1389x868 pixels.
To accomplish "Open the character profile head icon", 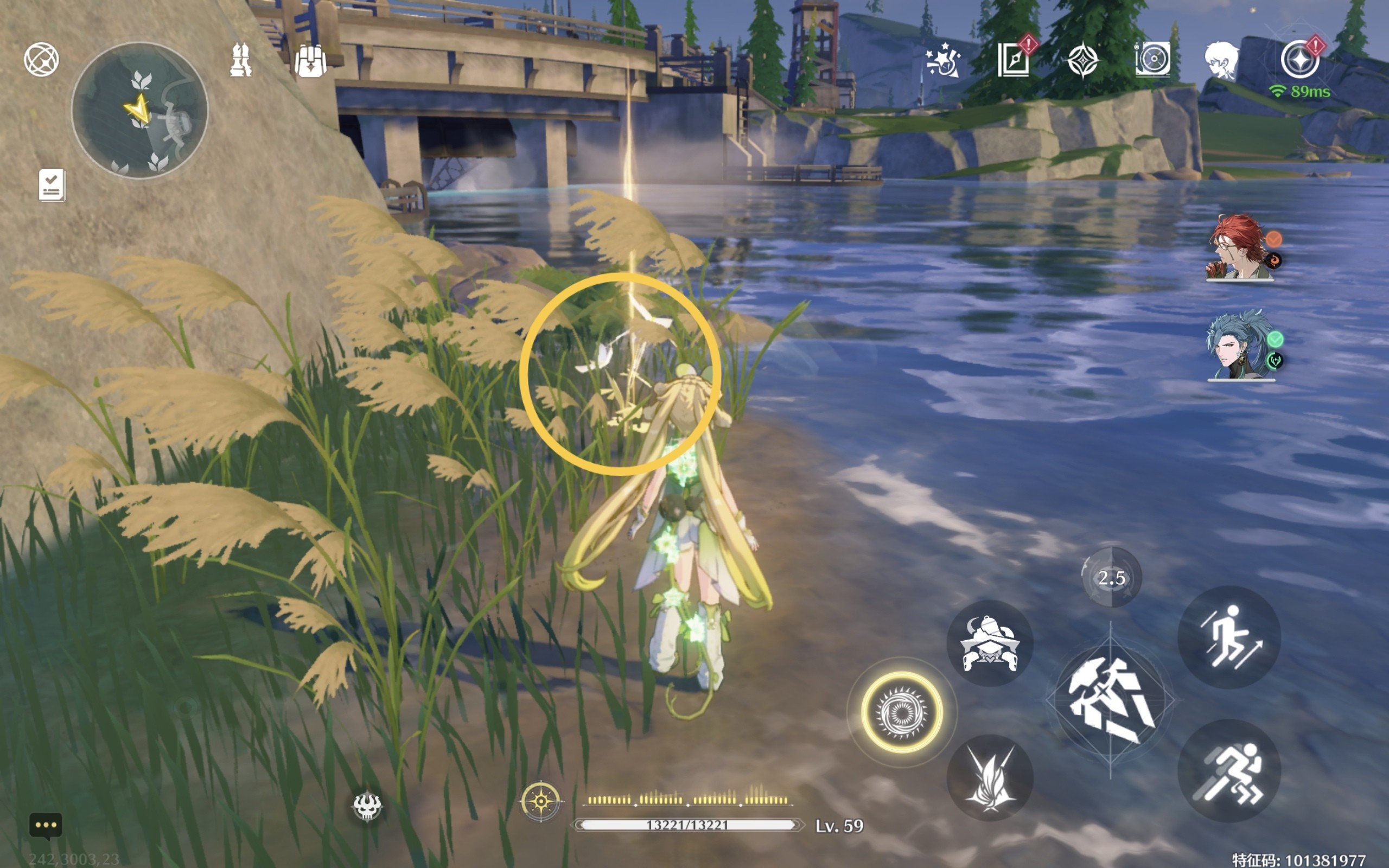I will pos(1221,60).
